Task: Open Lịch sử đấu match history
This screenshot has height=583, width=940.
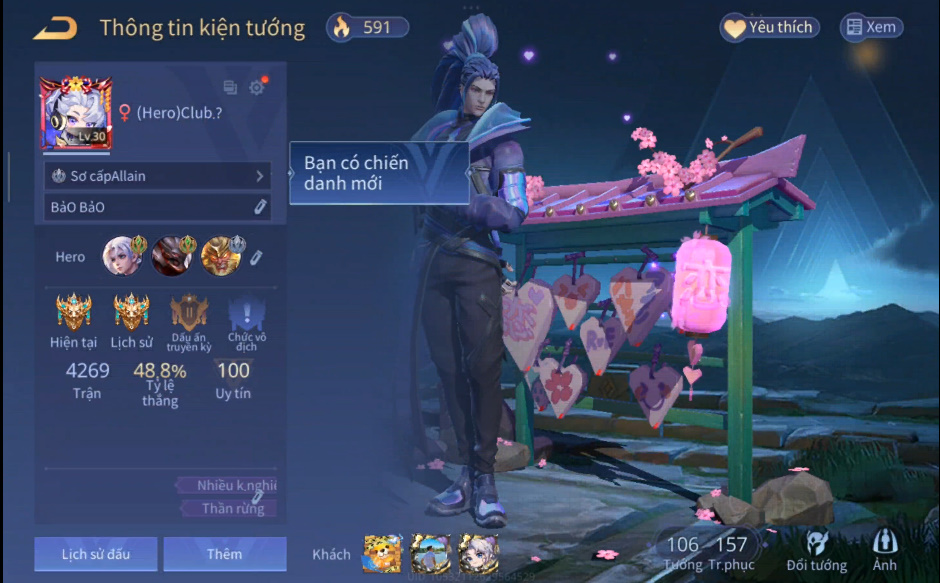Action: pos(95,554)
